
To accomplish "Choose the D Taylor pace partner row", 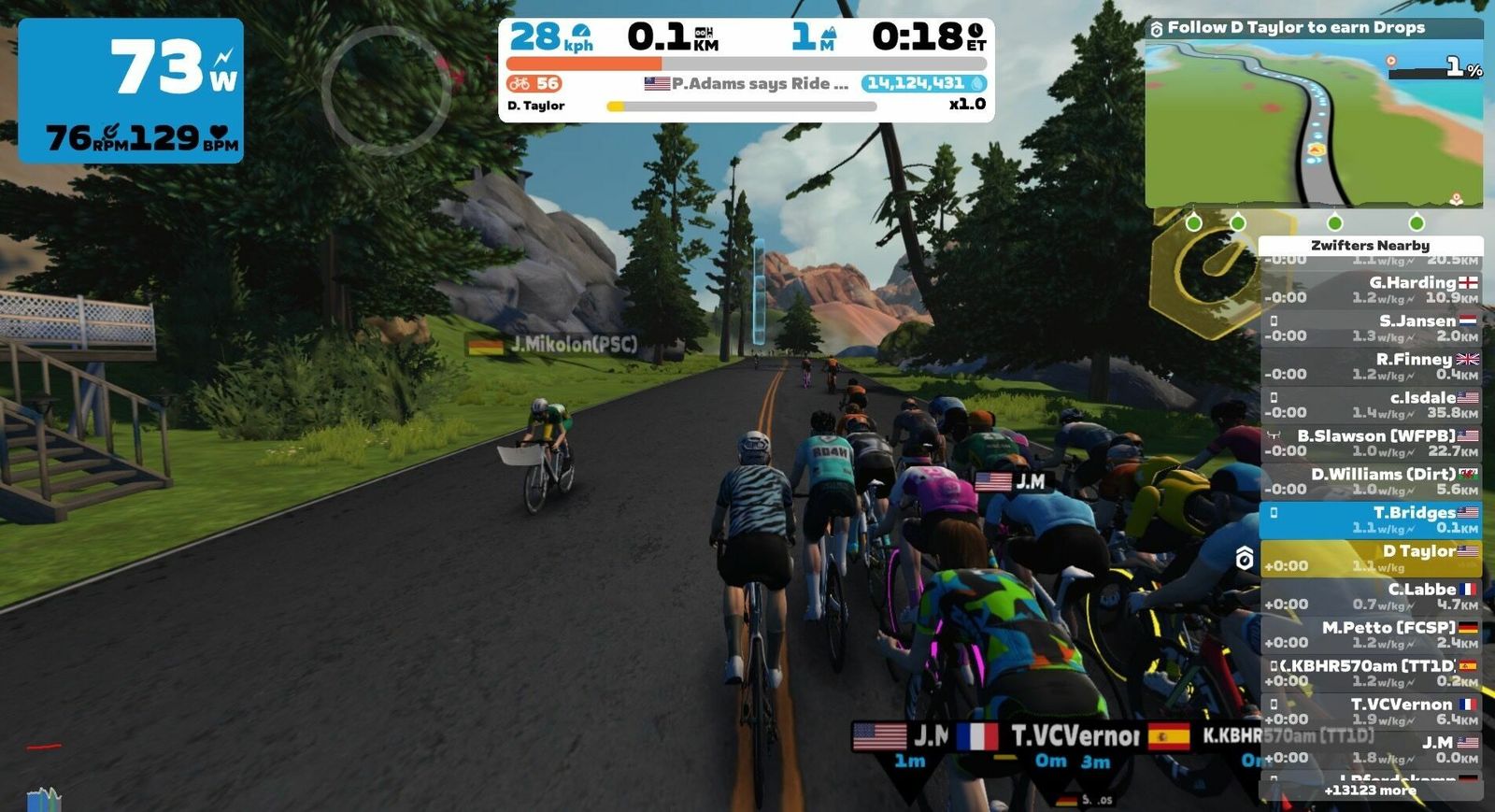I will 1371,558.
